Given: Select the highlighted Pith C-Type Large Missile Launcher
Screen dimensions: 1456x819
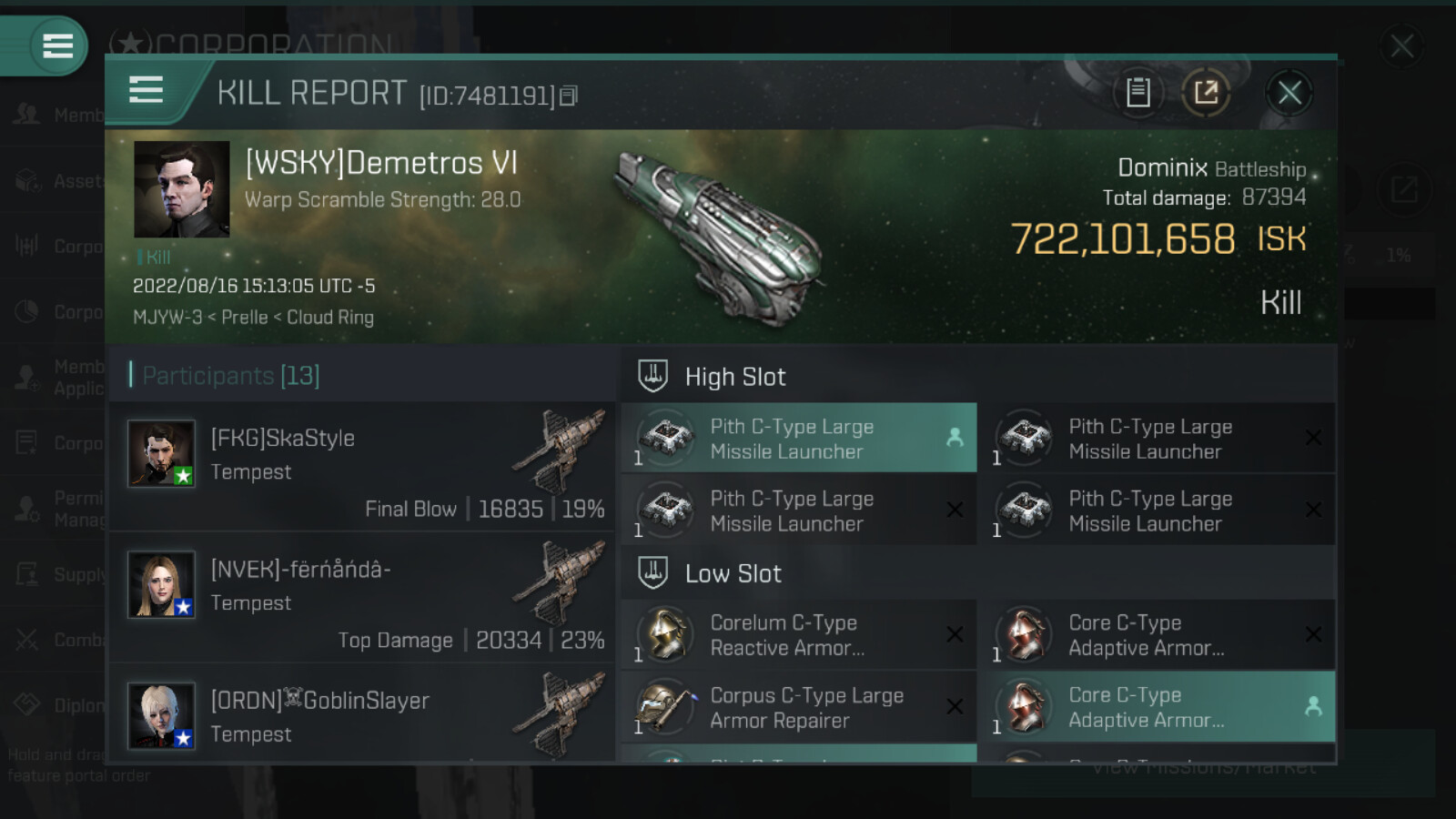Looking at the screenshot, I should point(798,439).
